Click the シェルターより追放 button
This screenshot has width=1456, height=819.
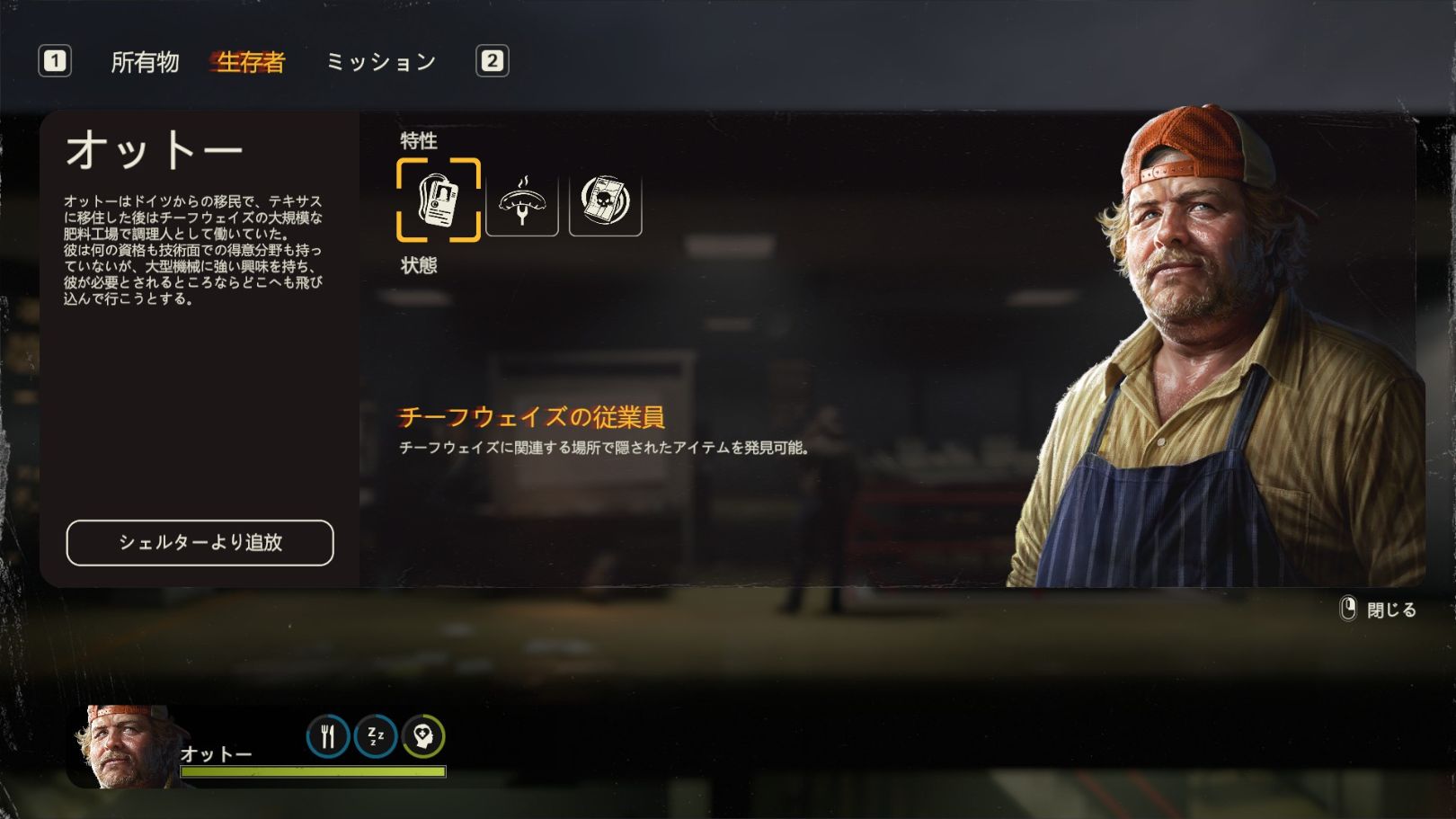point(200,543)
